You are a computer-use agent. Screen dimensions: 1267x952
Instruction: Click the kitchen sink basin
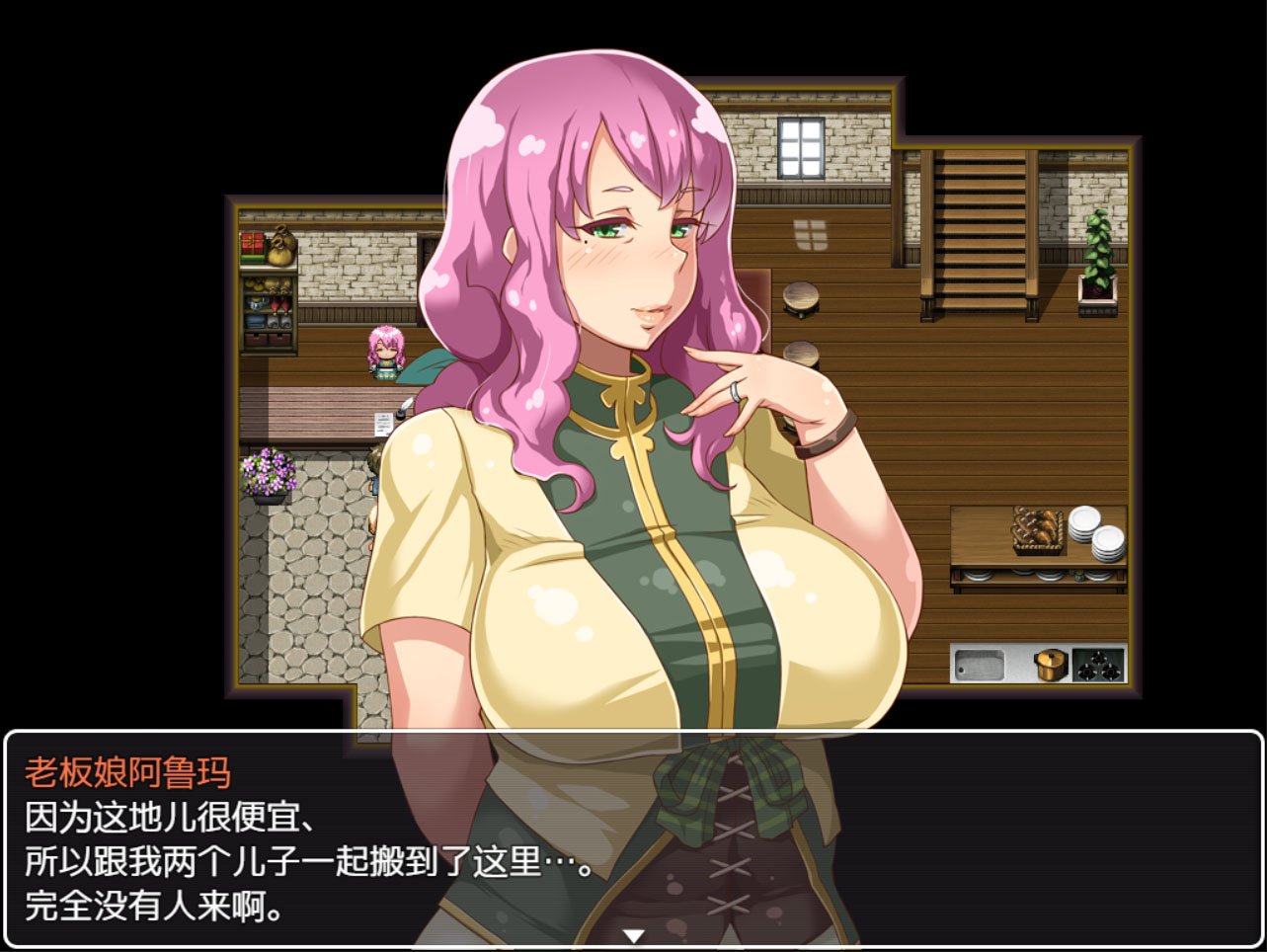click(x=979, y=665)
